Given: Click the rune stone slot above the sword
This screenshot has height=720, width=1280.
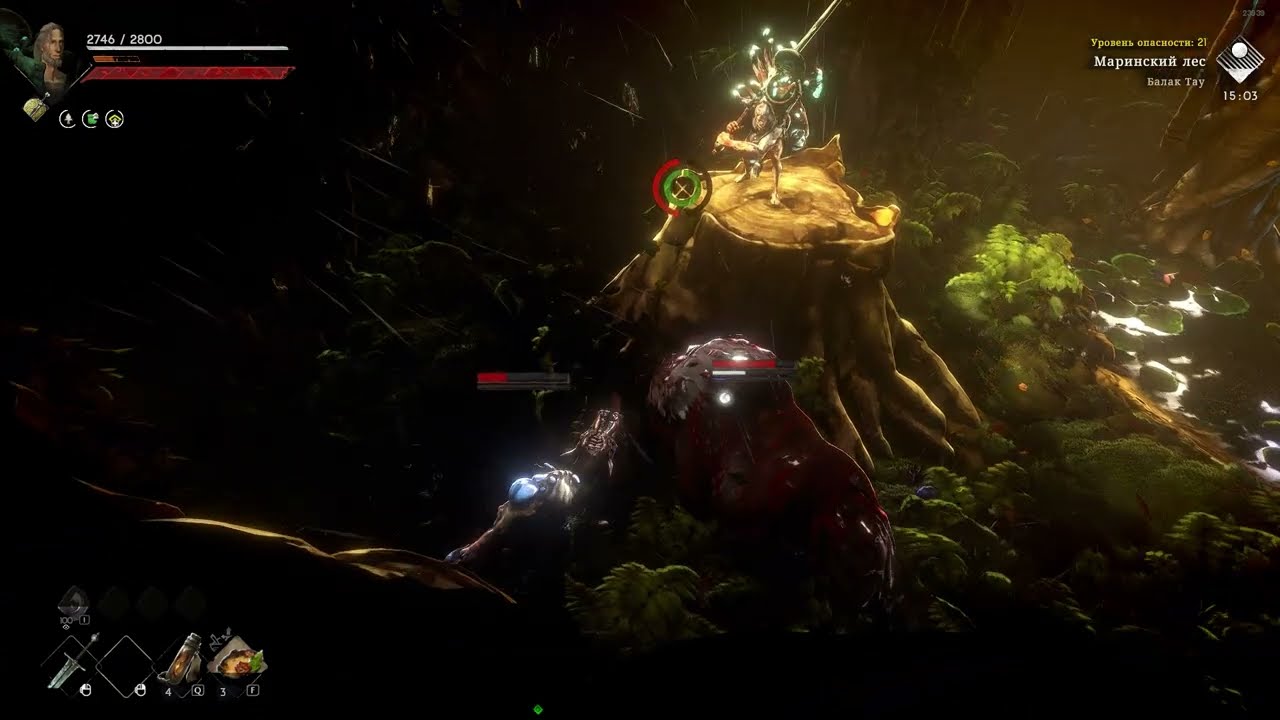Looking at the screenshot, I should (x=73, y=601).
